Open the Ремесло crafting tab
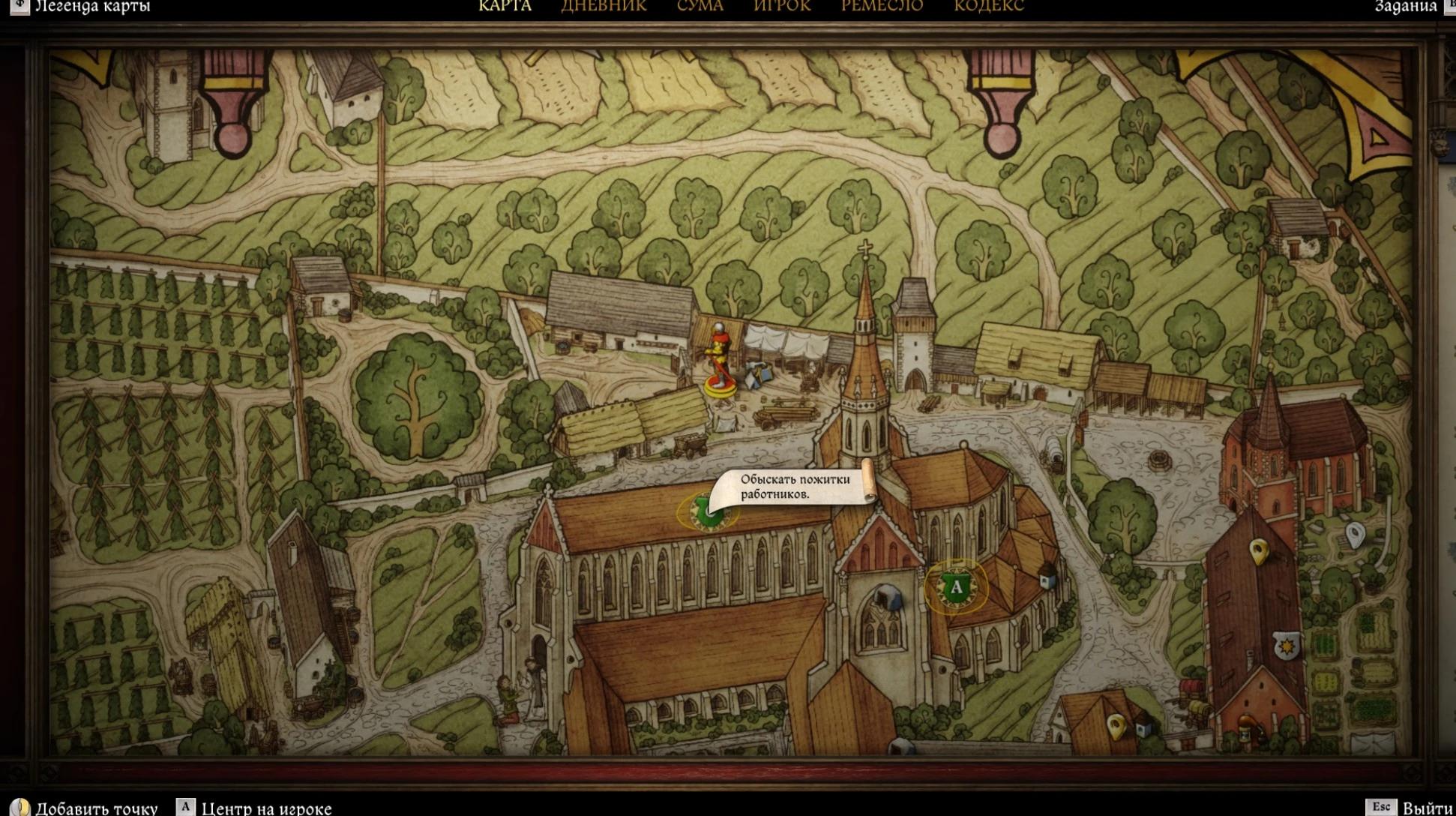 pos(882,6)
